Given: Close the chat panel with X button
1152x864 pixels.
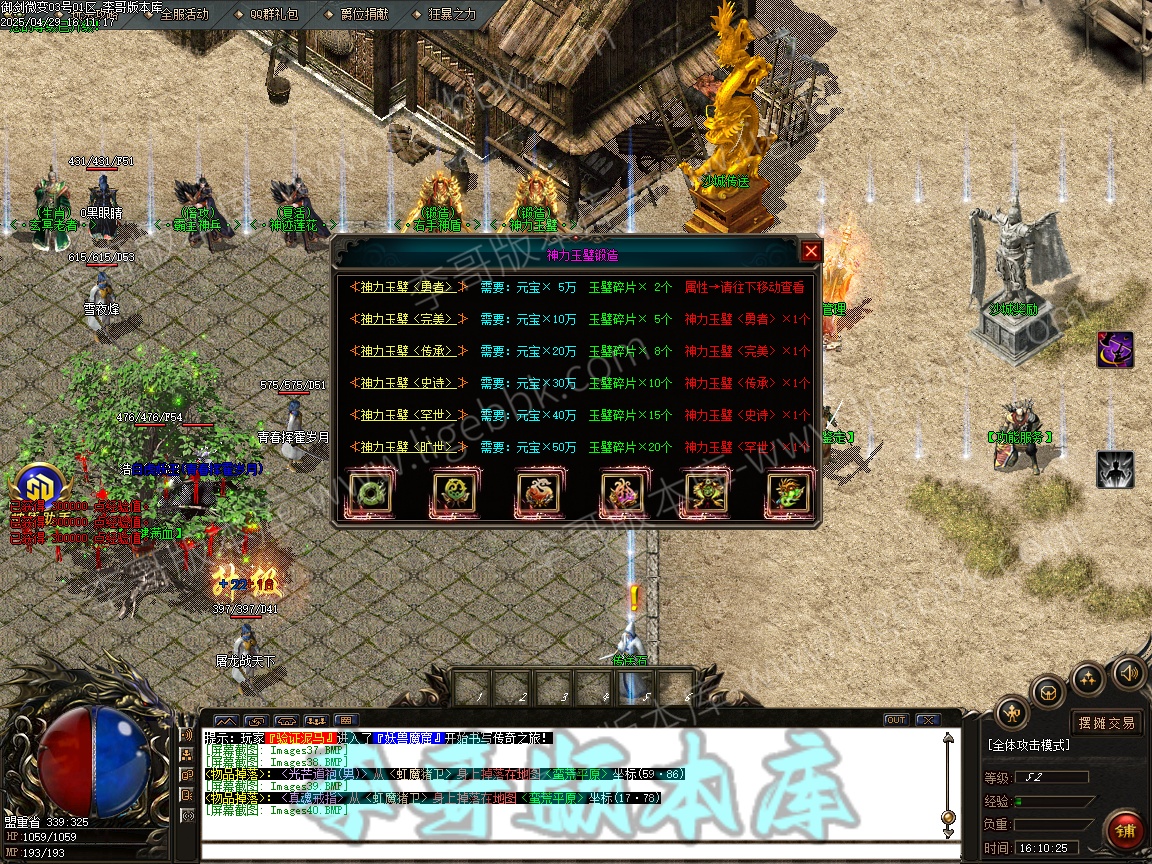Looking at the screenshot, I should click(x=928, y=719).
